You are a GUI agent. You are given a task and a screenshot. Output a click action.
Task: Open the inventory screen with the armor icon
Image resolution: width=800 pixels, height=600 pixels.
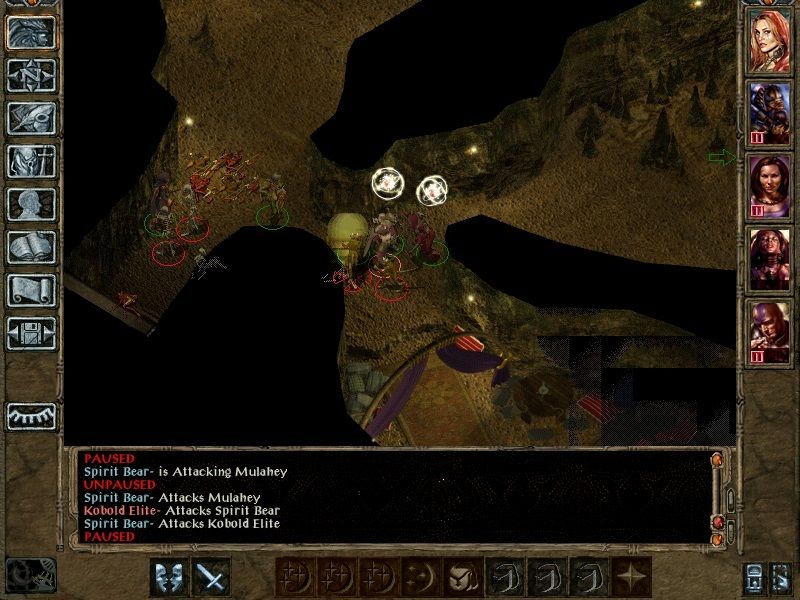(31, 161)
